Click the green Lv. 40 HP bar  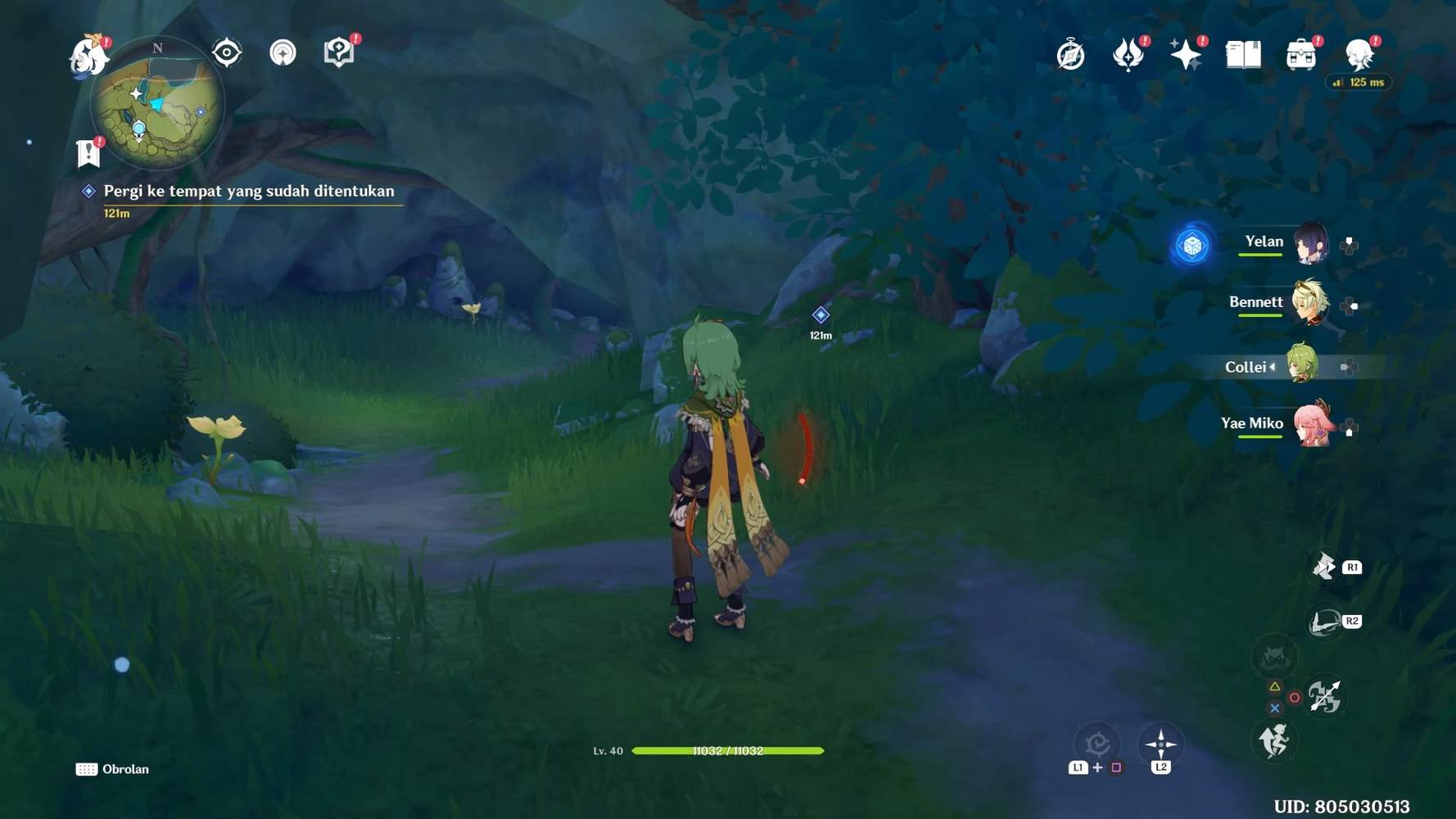729,749
